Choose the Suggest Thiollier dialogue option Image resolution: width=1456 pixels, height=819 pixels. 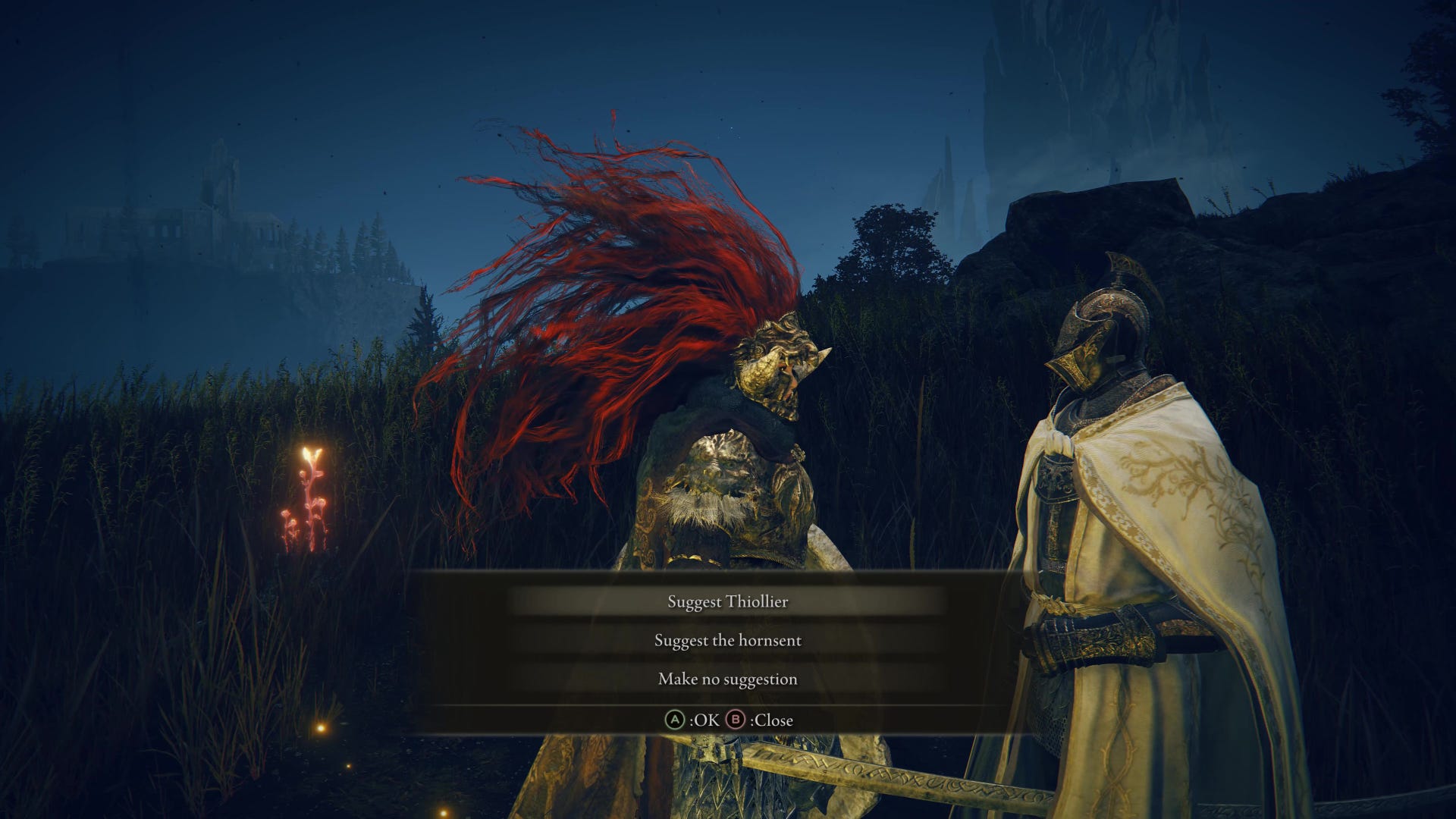(x=727, y=602)
